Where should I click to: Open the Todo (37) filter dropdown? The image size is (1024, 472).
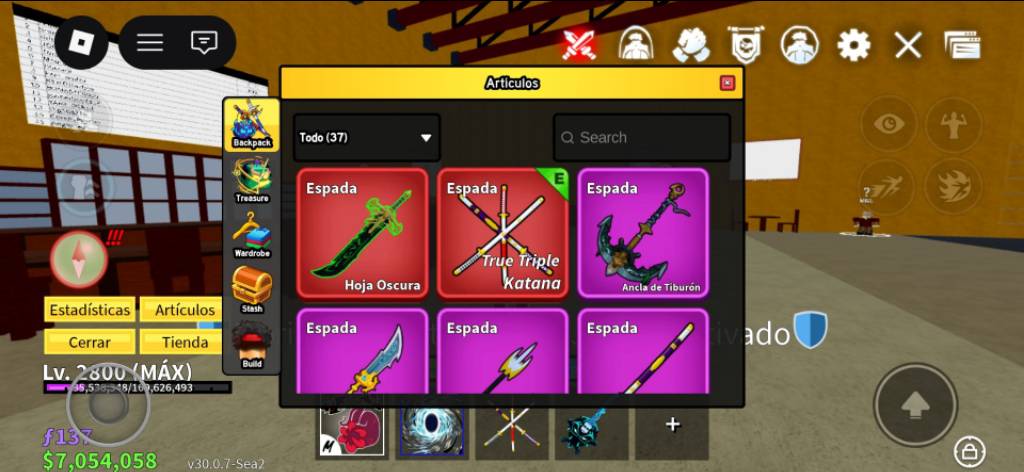366,138
